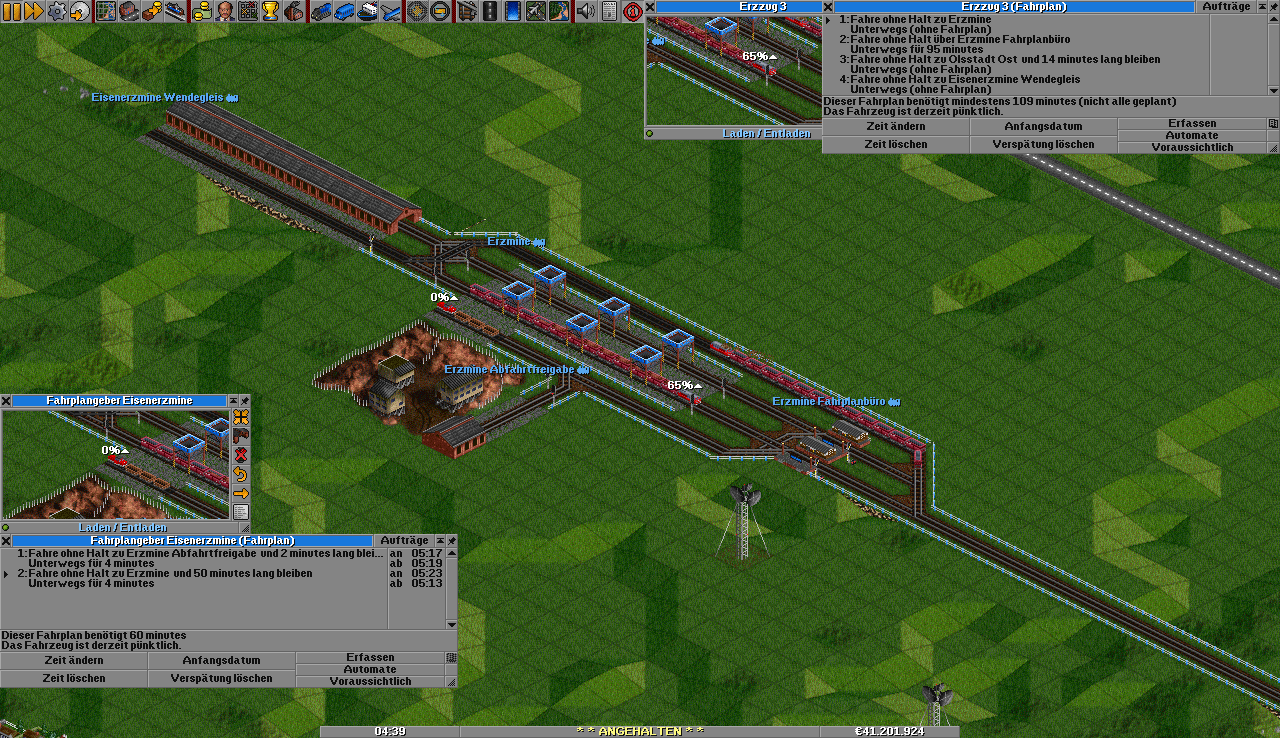Open the game options gear icon

click(57, 11)
